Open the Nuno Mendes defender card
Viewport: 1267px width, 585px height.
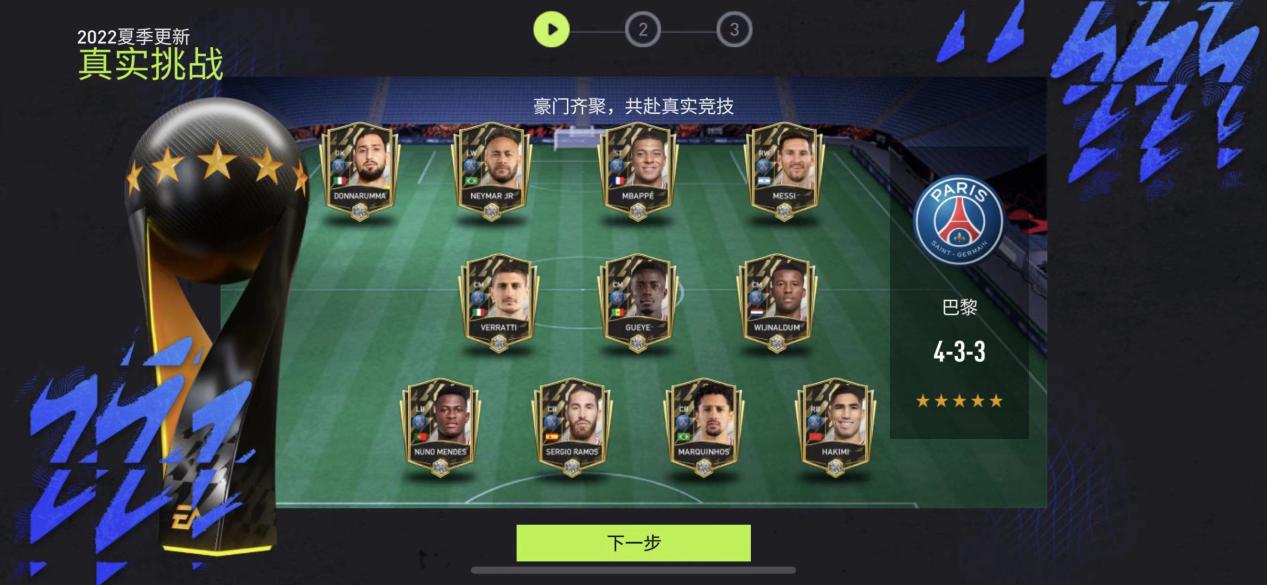tap(440, 426)
